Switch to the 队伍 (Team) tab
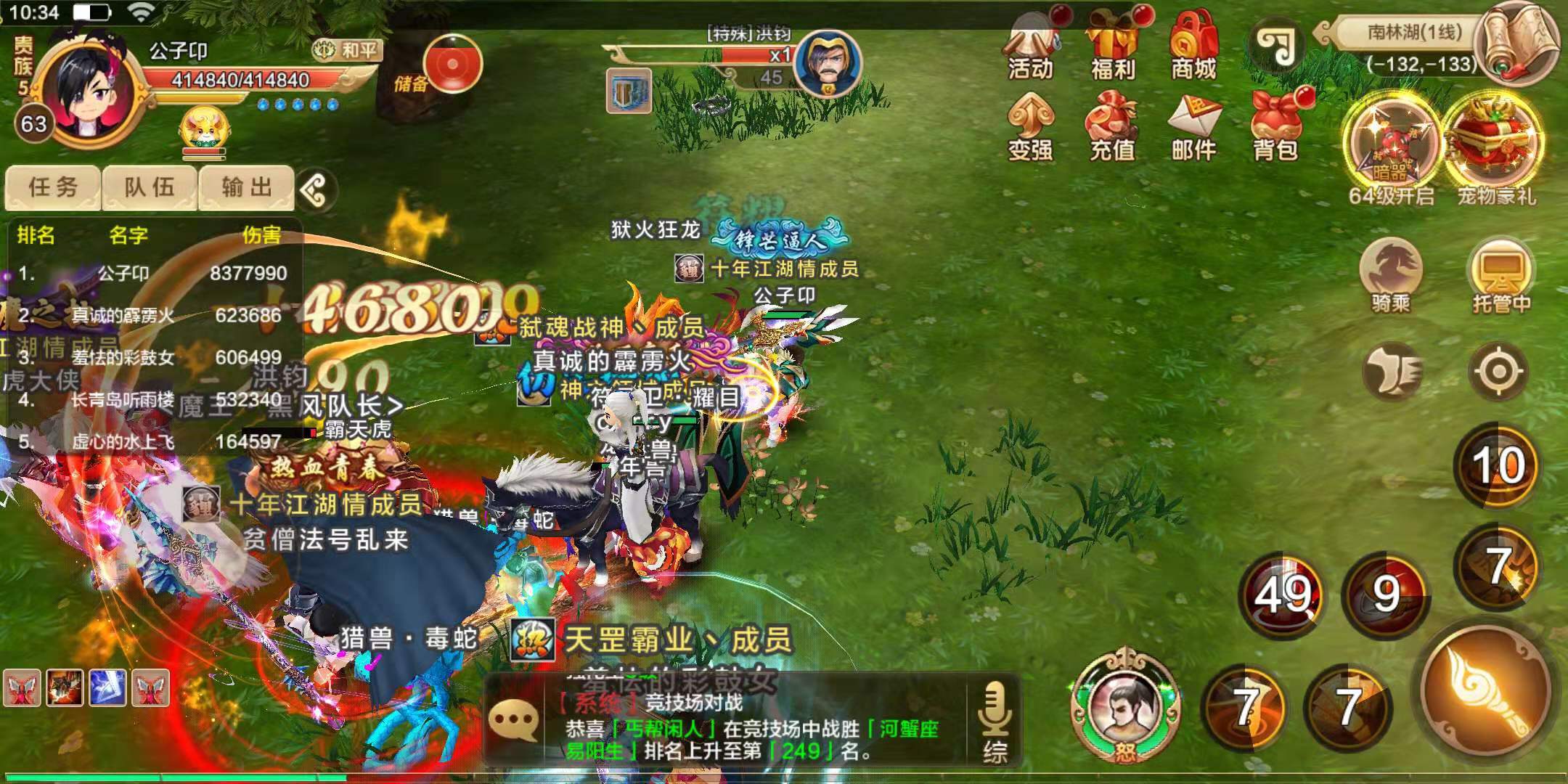 click(151, 187)
